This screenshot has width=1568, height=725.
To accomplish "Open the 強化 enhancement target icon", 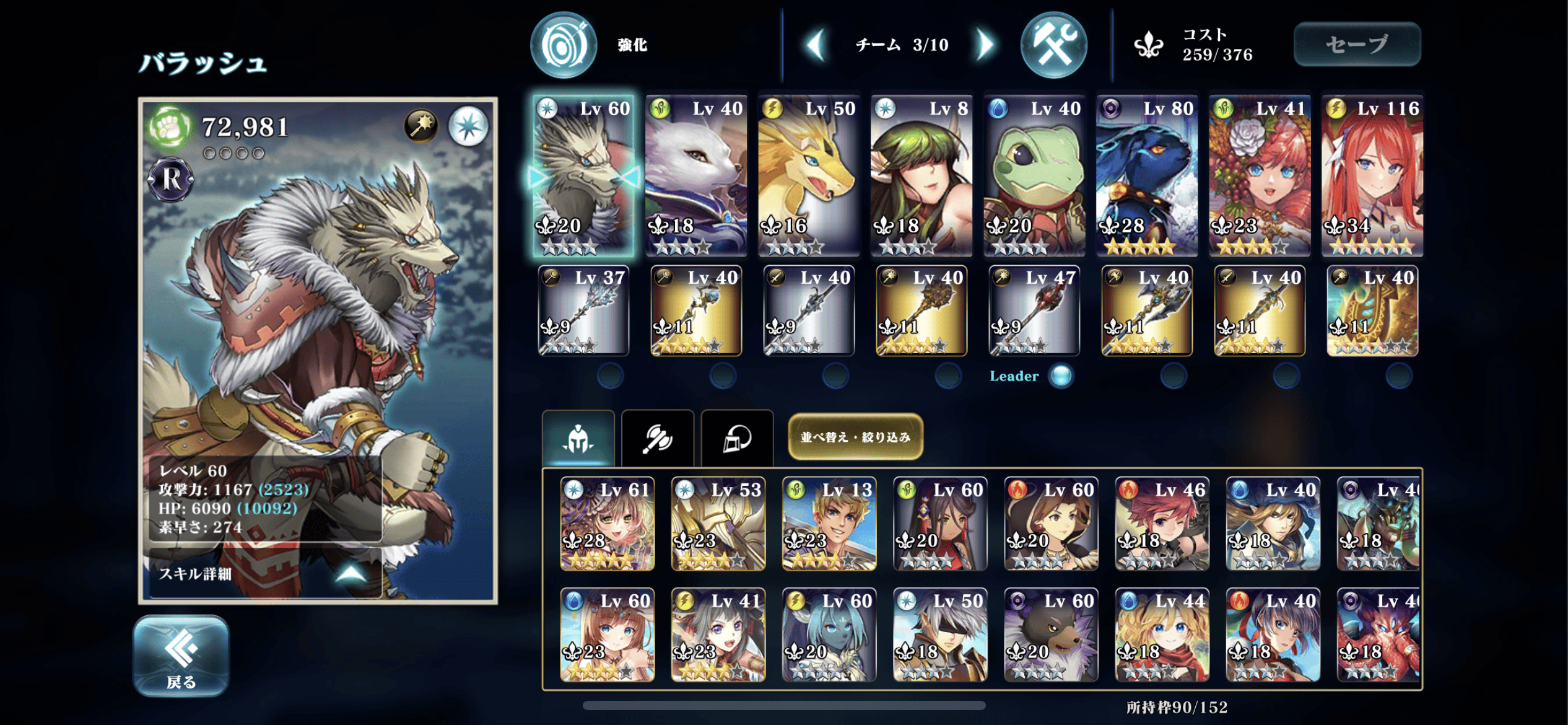I will pyautogui.click(x=564, y=45).
